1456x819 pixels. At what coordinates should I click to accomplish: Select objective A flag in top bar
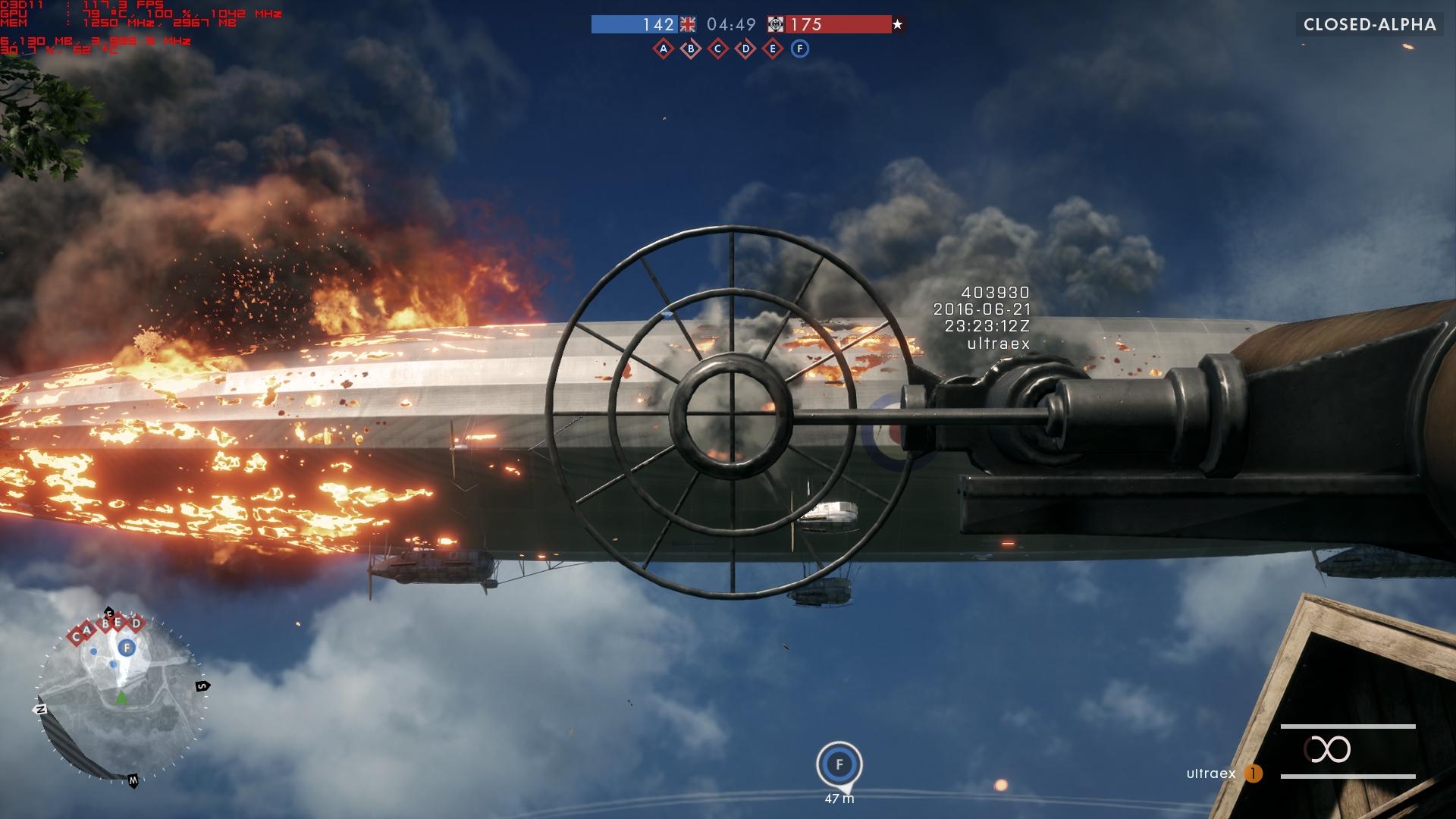pyautogui.click(x=664, y=49)
